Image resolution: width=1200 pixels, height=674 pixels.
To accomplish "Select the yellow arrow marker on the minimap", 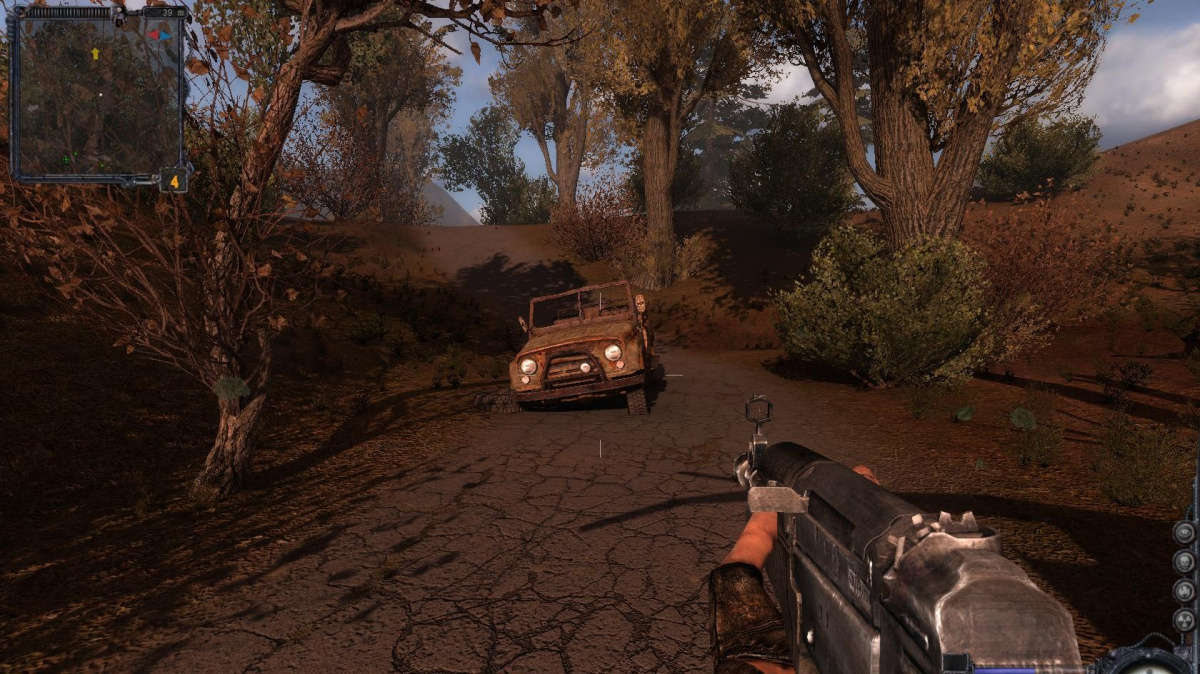I will (95, 53).
